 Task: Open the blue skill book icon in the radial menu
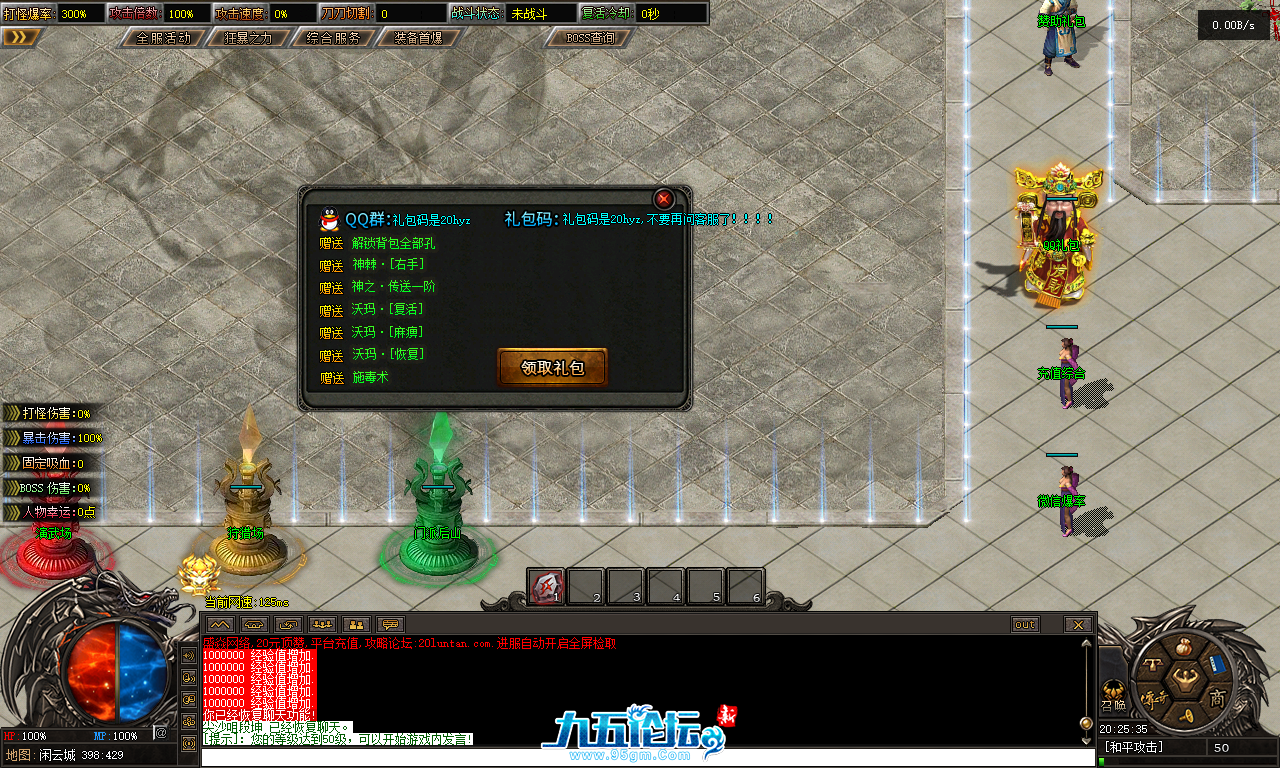point(1216,665)
